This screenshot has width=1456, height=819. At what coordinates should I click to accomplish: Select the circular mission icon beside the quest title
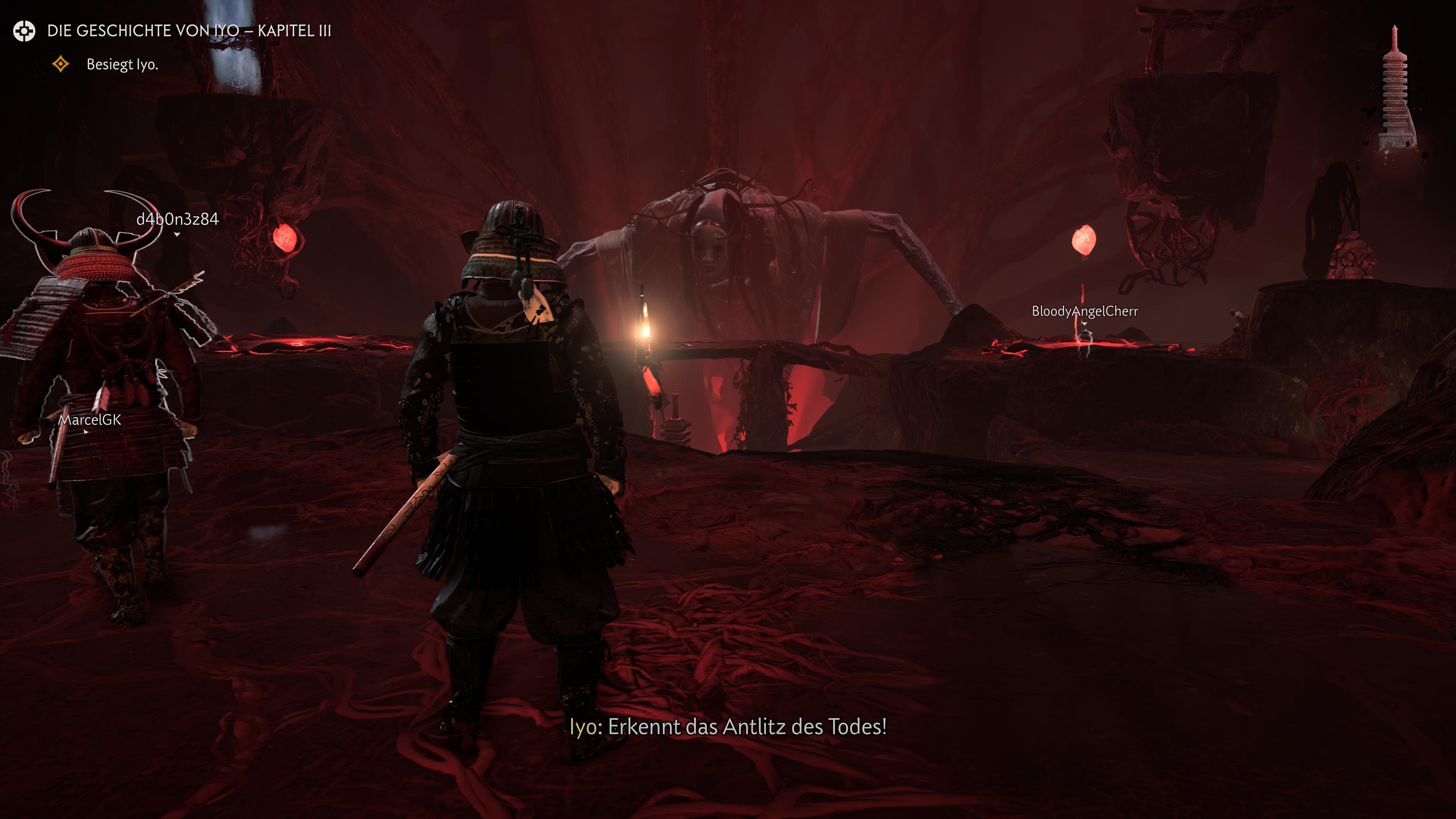[x=24, y=31]
